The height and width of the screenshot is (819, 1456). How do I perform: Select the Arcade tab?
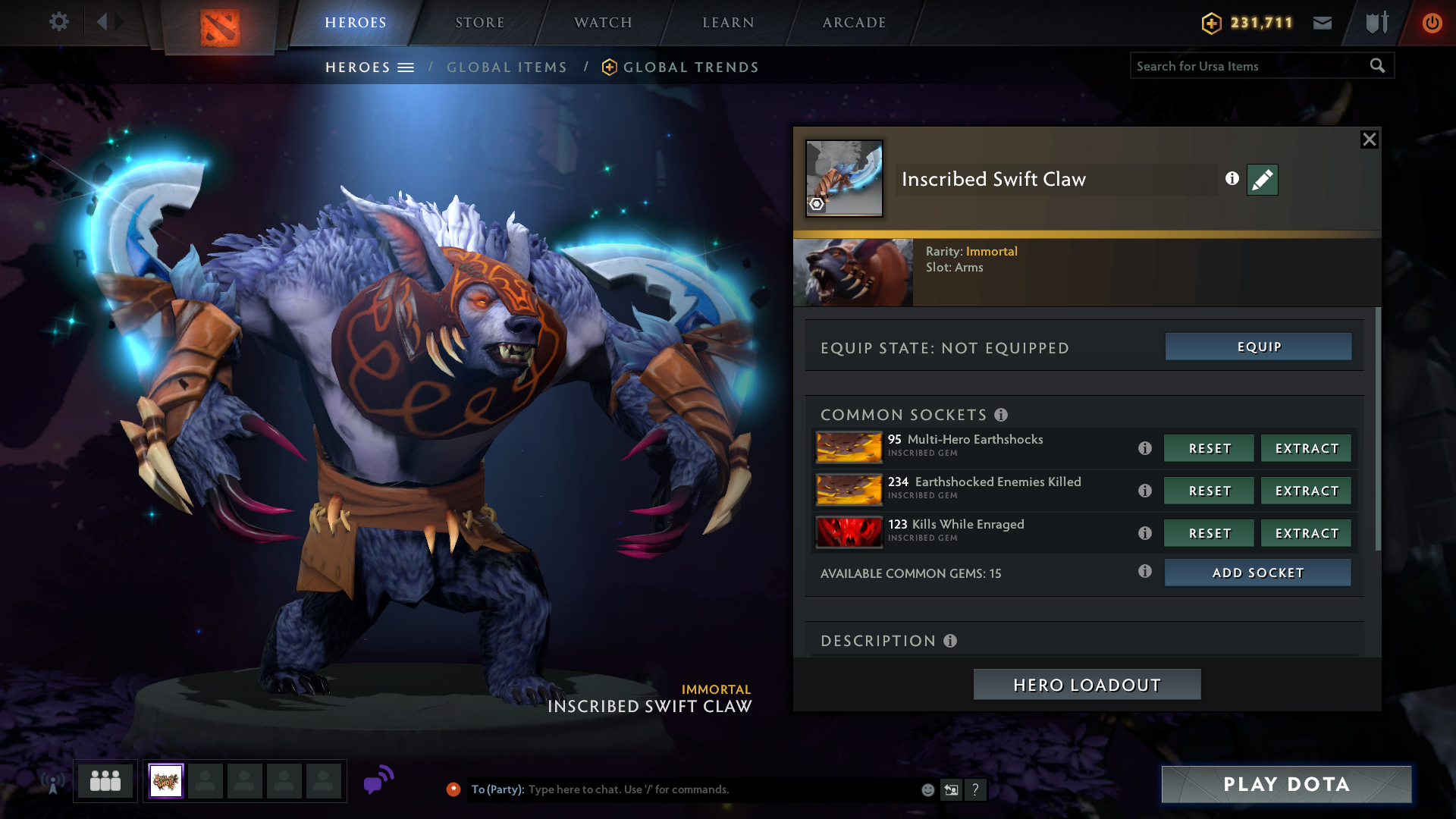click(854, 23)
